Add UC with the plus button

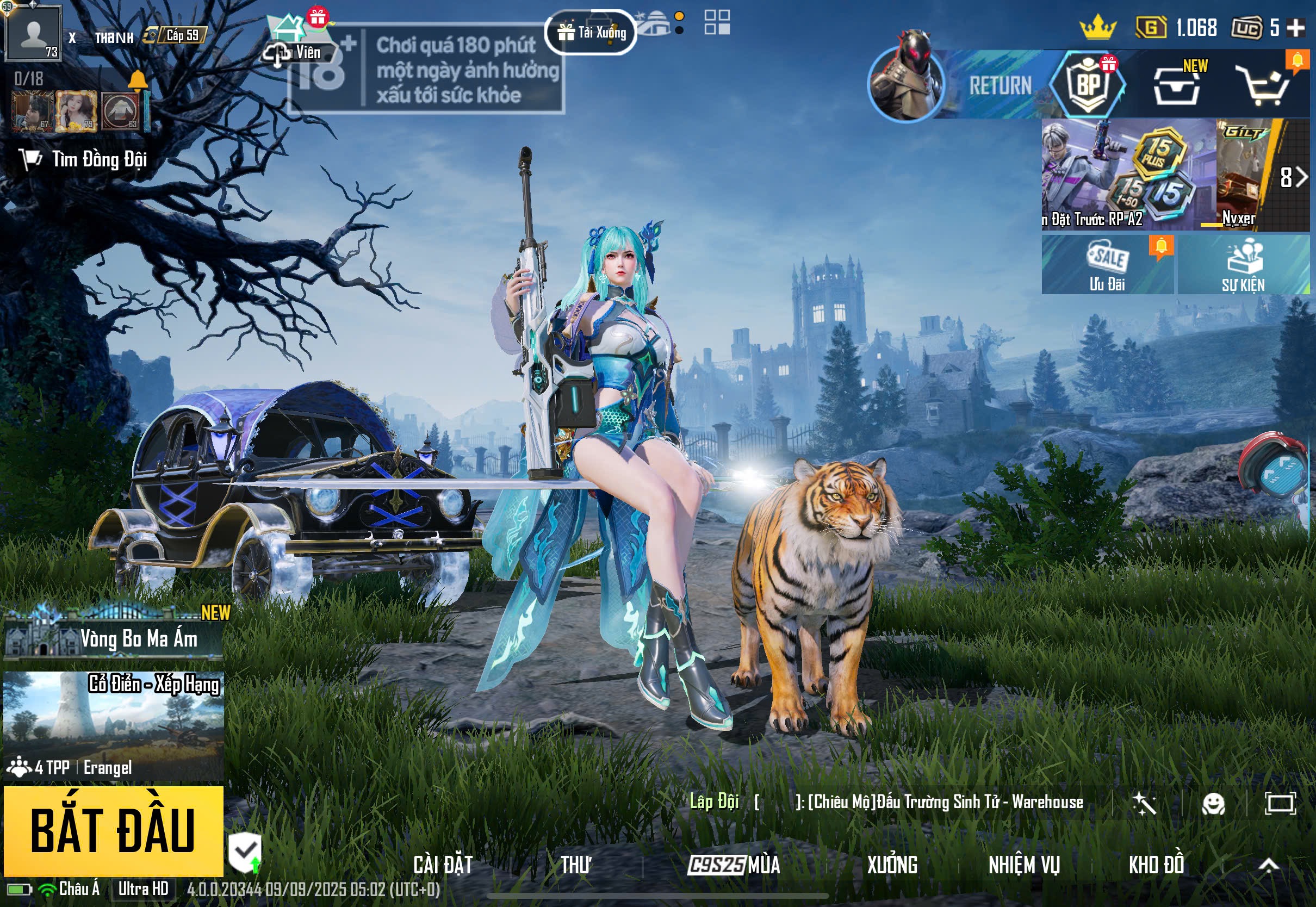(x=1295, y=27)
